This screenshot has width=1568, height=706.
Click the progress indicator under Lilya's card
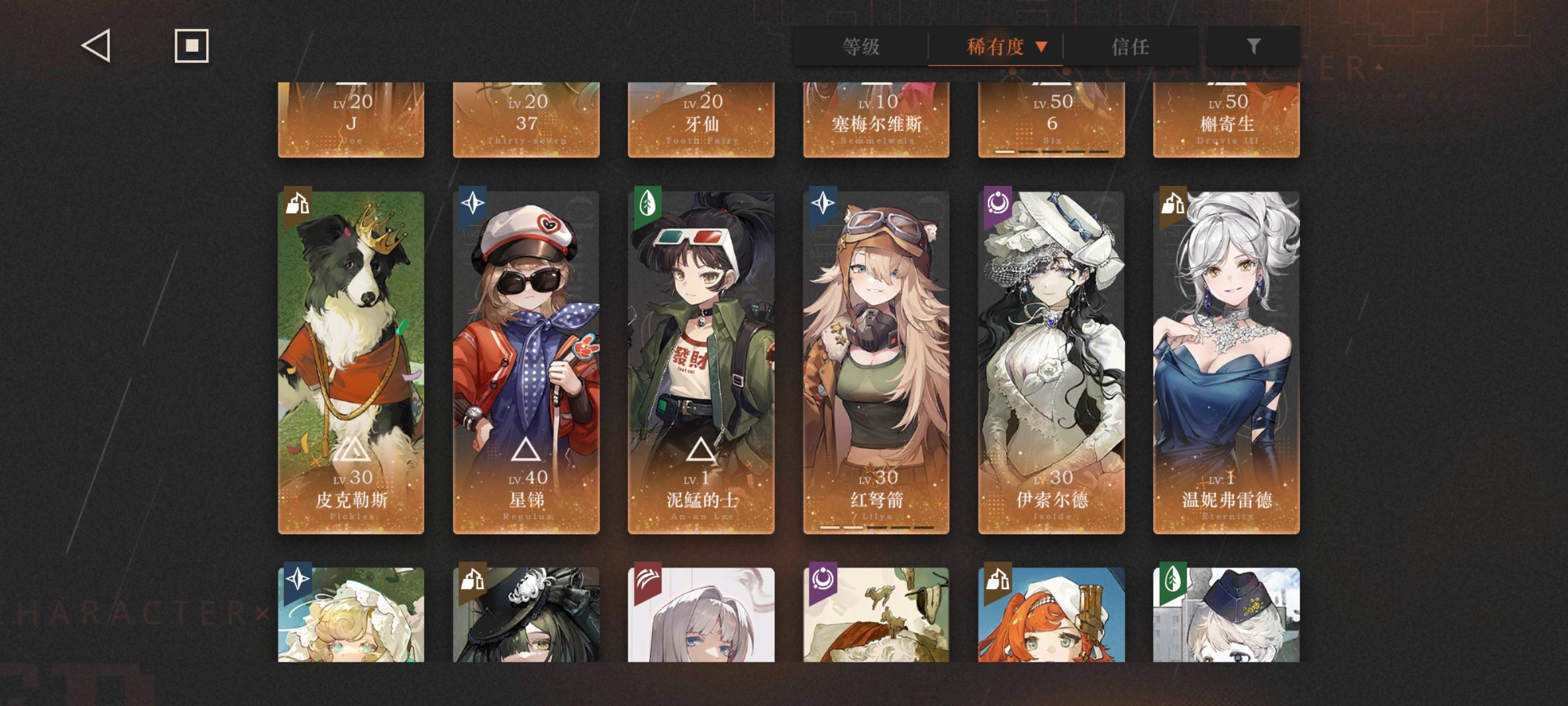875,527
